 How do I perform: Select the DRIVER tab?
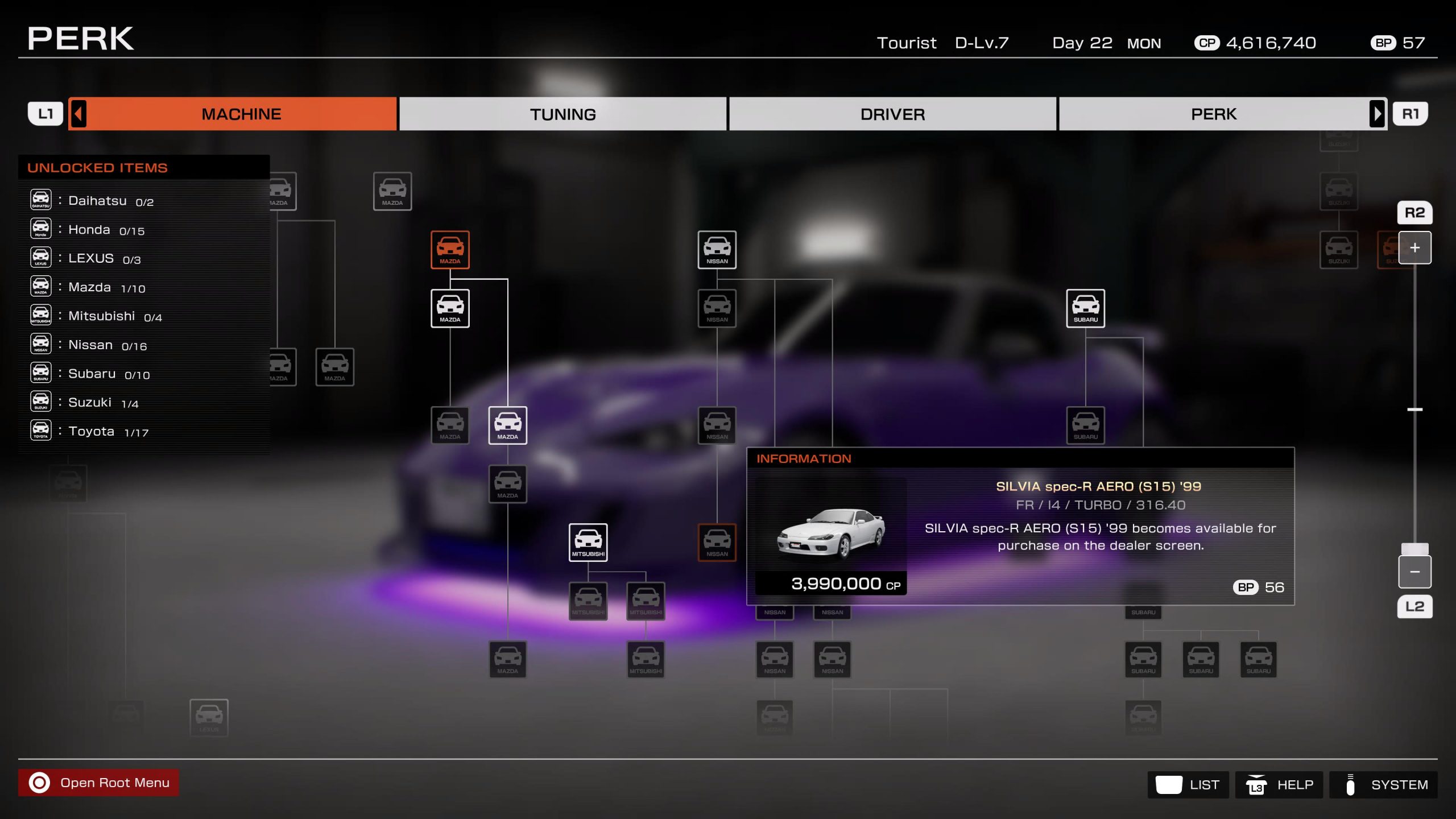point(892,114)
